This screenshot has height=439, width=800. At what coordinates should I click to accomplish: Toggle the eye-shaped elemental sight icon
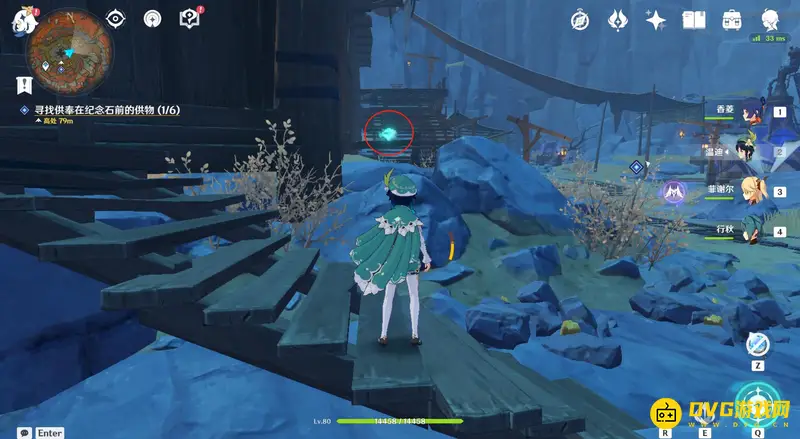[x=116, y=19]
